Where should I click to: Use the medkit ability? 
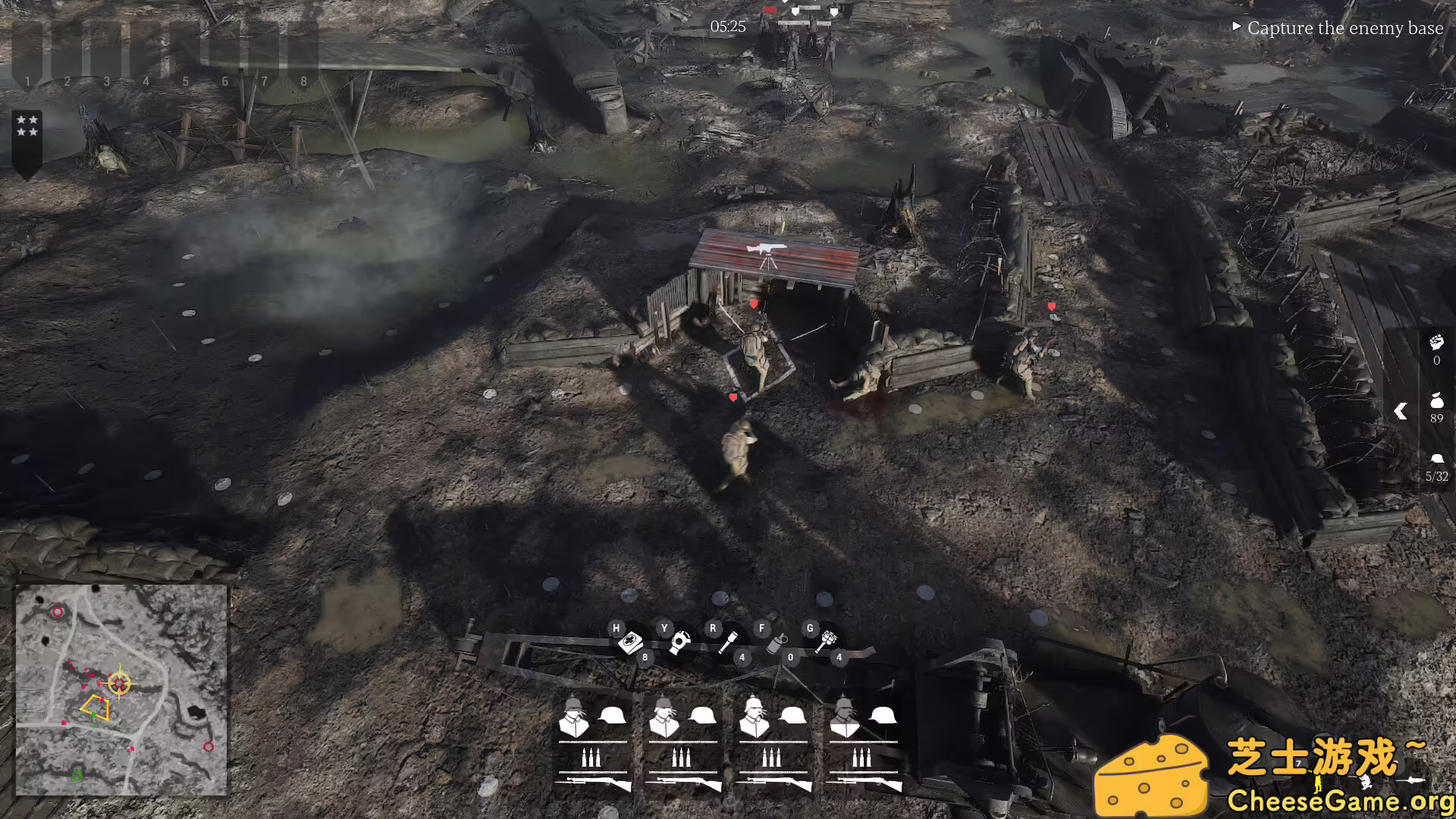point(629,643)
